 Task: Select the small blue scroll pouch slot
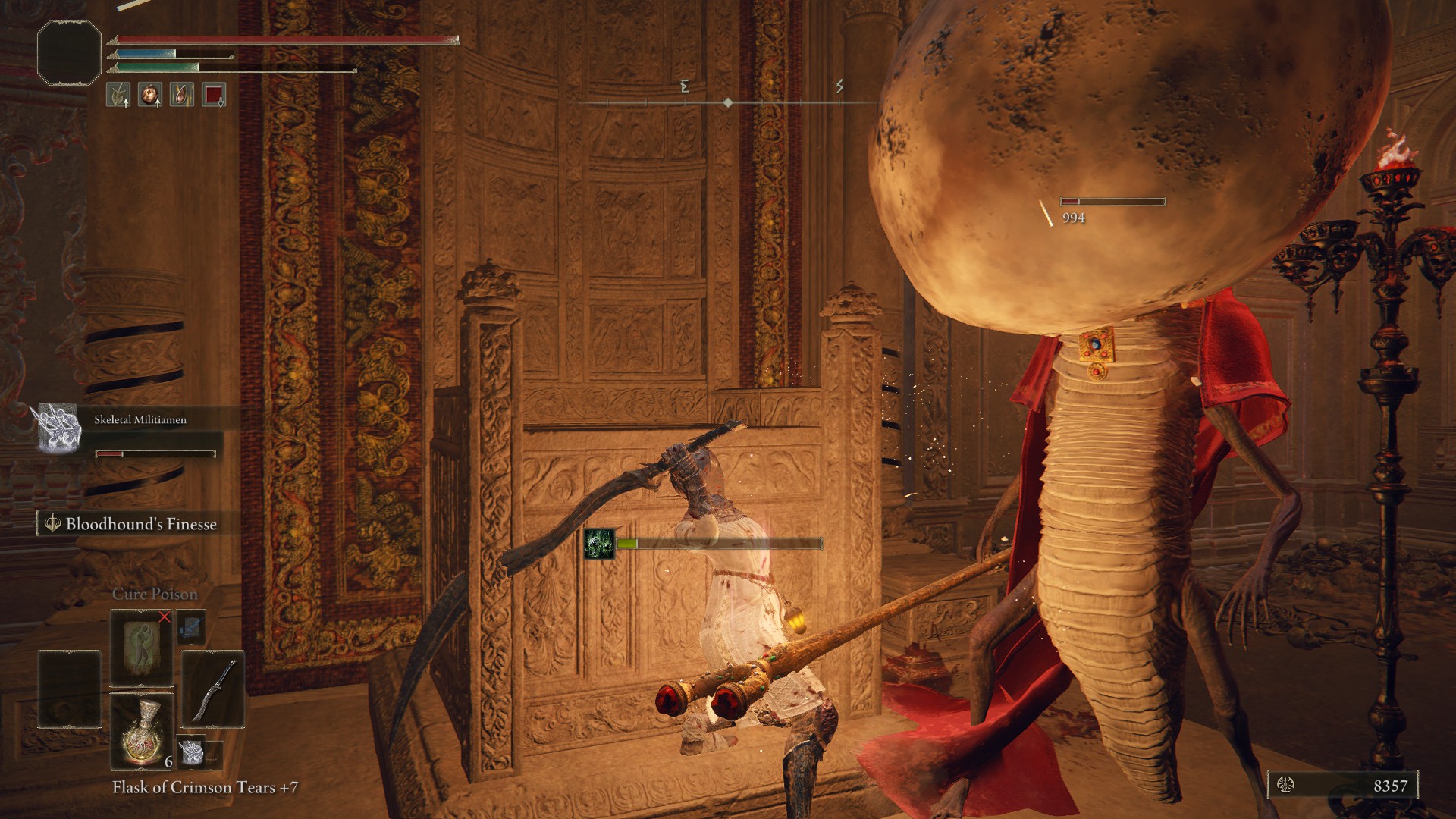coord(191,626)
